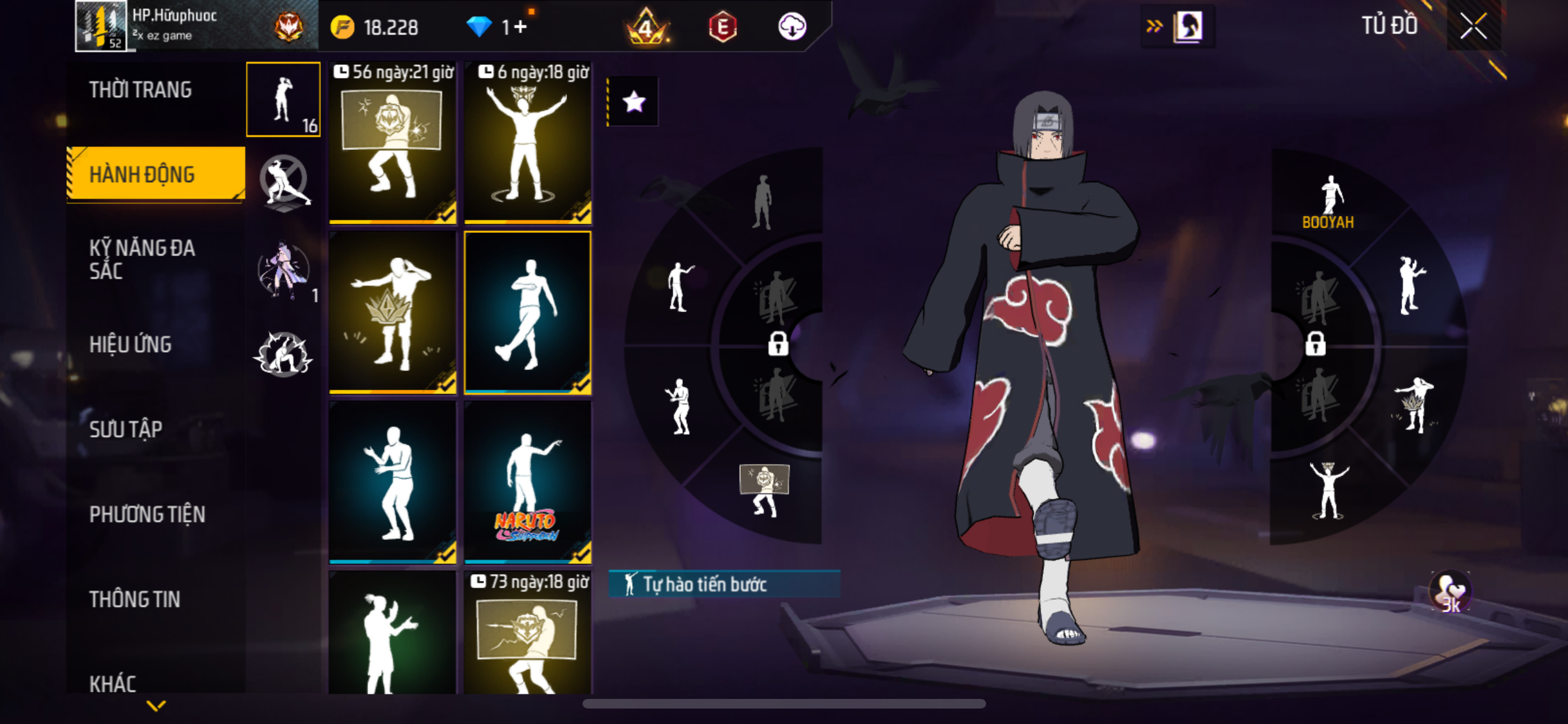
Task: Open the cloud download icon
Action: pos(792,27)
